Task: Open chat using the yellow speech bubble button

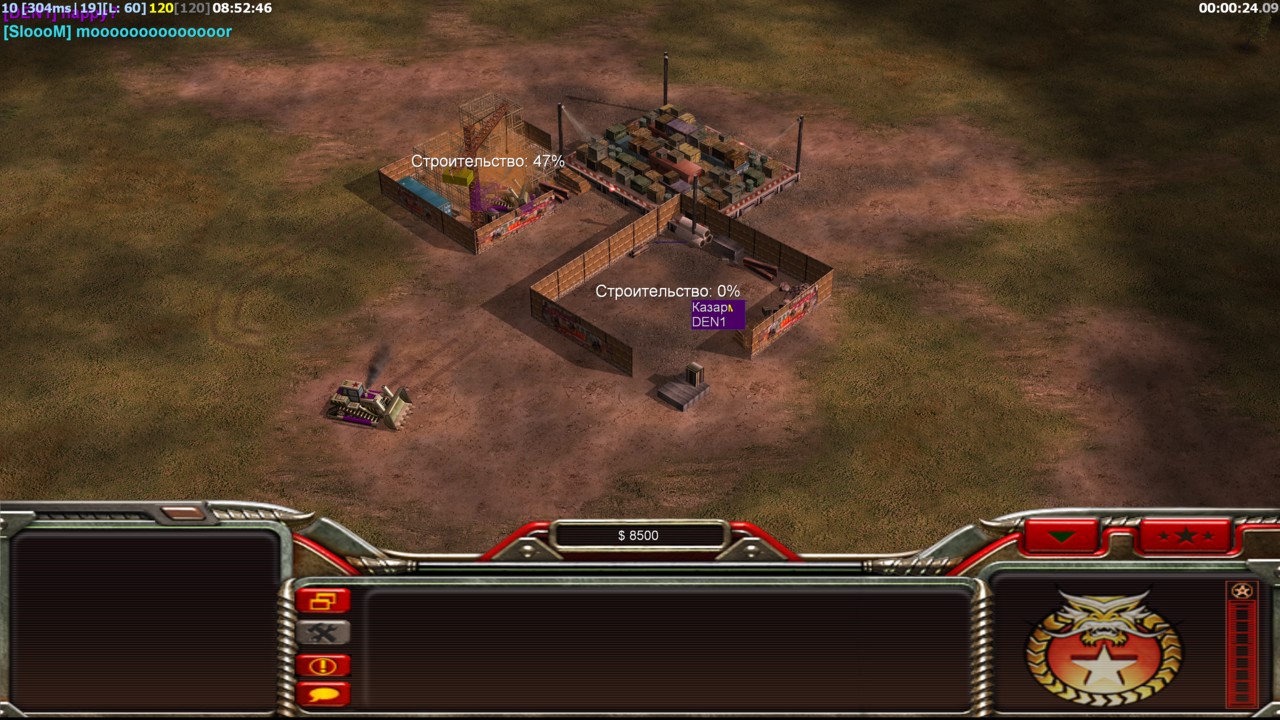Action: coord(323,692)
